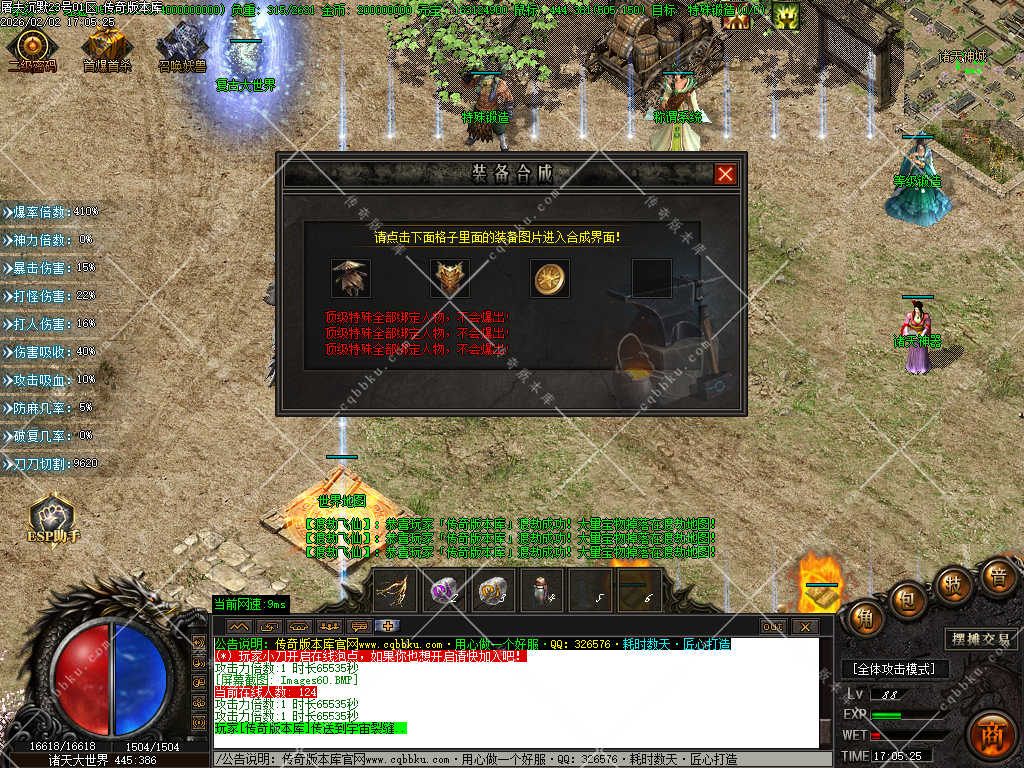This screenshot has width=1024, height=768.
Task: Close the 装备合成 equipment synthesis window
Action: [726, 174]
